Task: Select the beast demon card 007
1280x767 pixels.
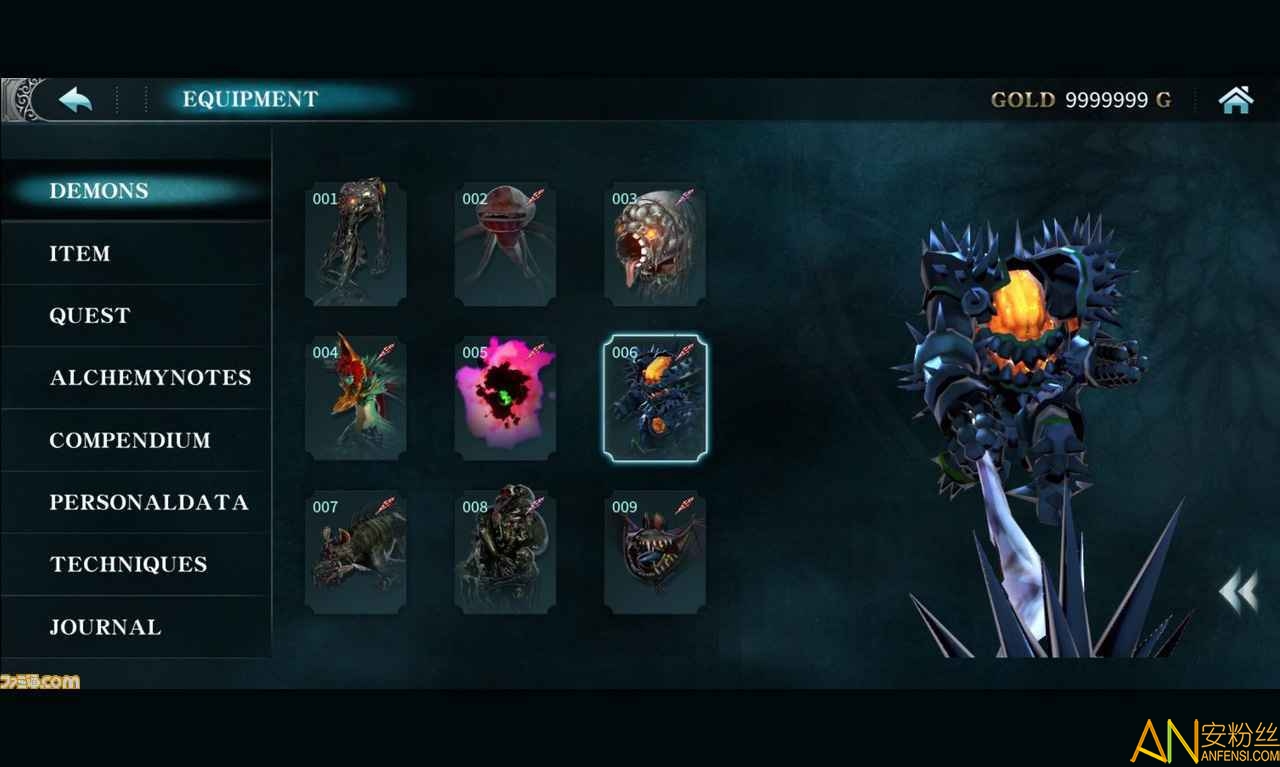Action: click(x=356, y=553)
